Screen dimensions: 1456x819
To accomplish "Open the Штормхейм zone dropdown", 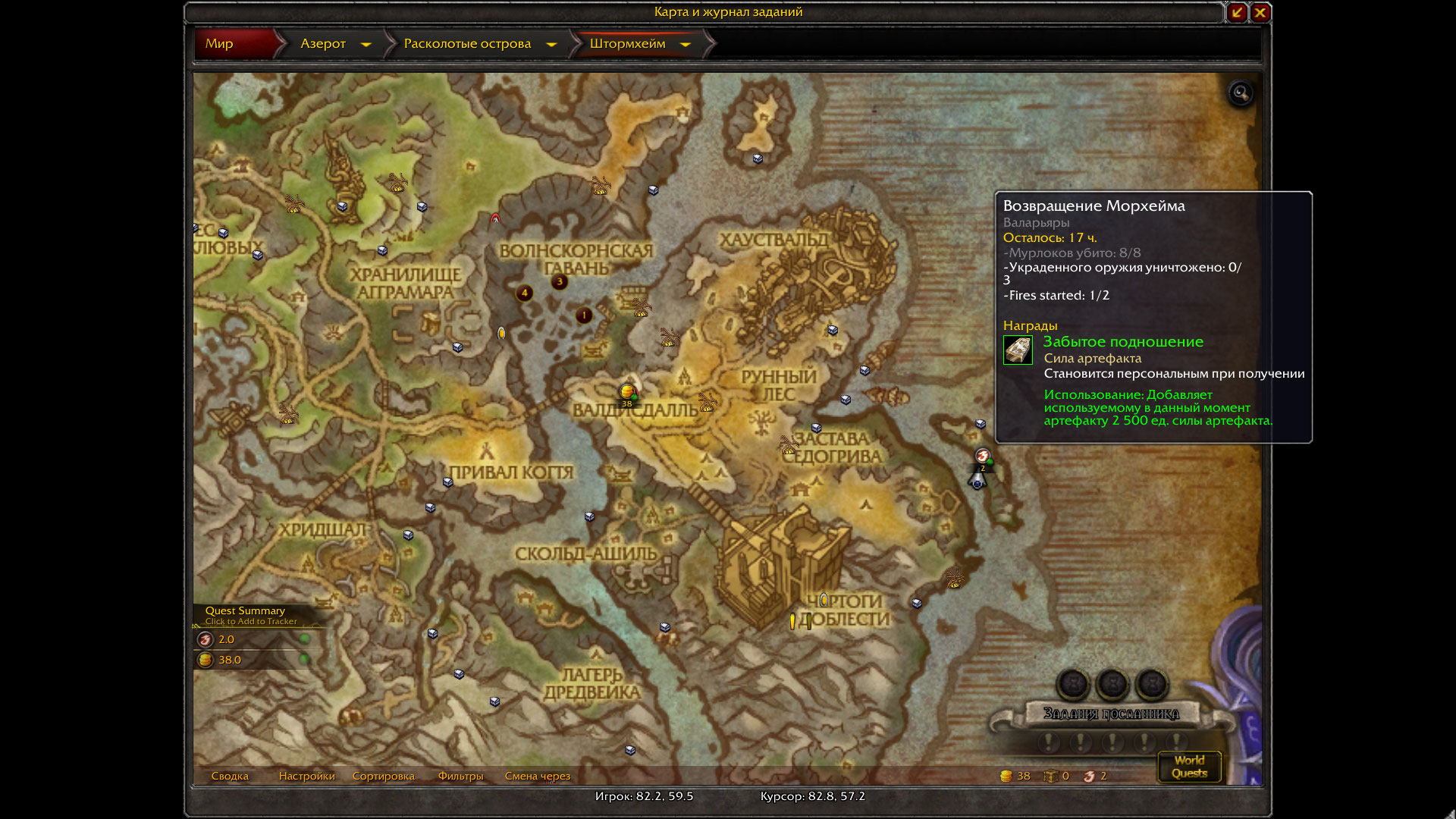I will [x=686, y=45].
